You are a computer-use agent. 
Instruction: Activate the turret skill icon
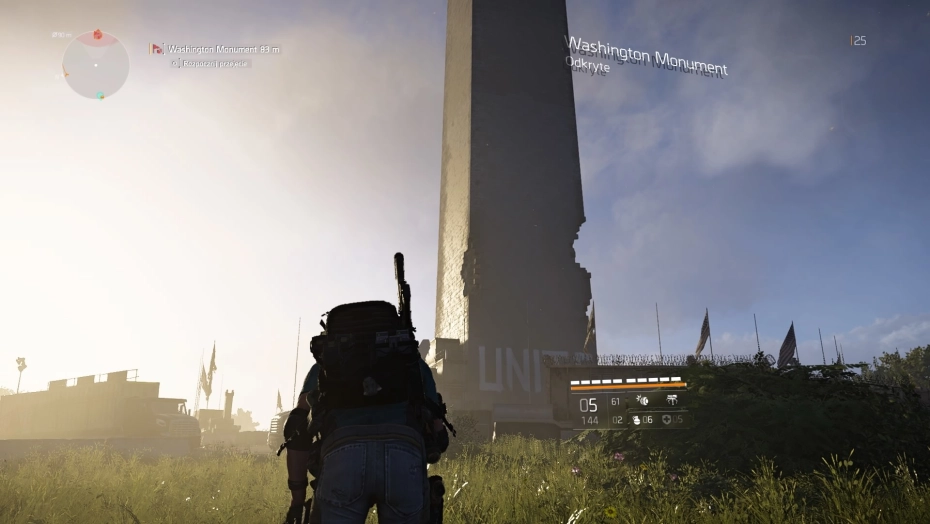pos(671,401)
